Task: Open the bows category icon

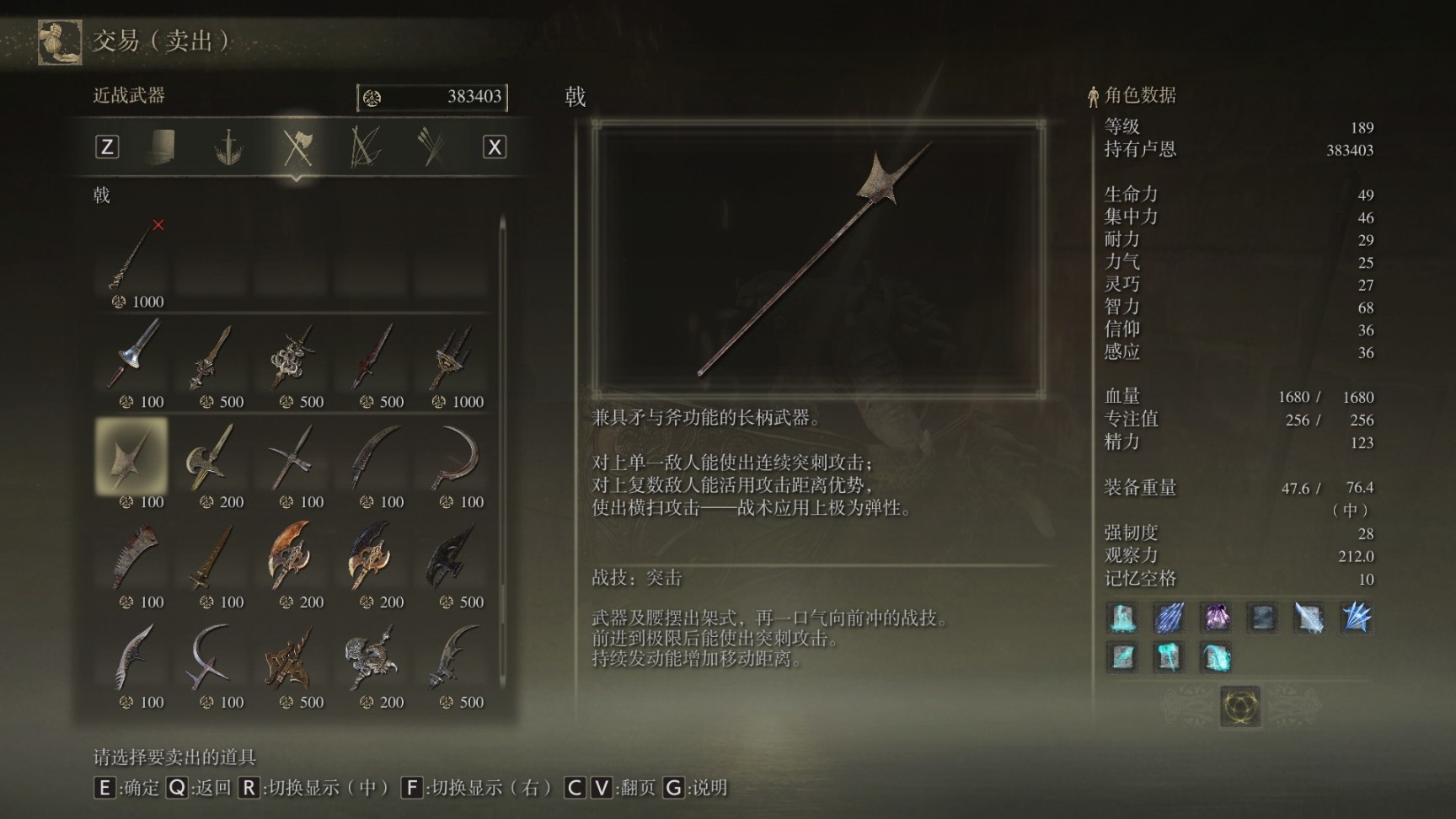Action: [x=366, y=145]
